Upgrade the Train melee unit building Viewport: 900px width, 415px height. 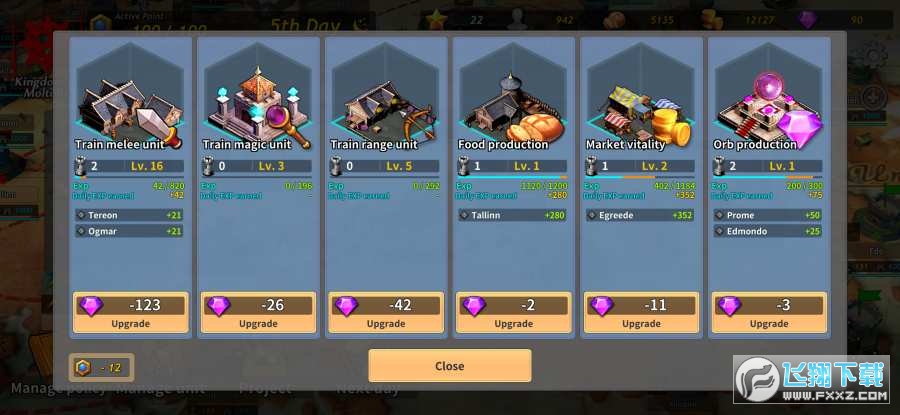tap(130, 312)
